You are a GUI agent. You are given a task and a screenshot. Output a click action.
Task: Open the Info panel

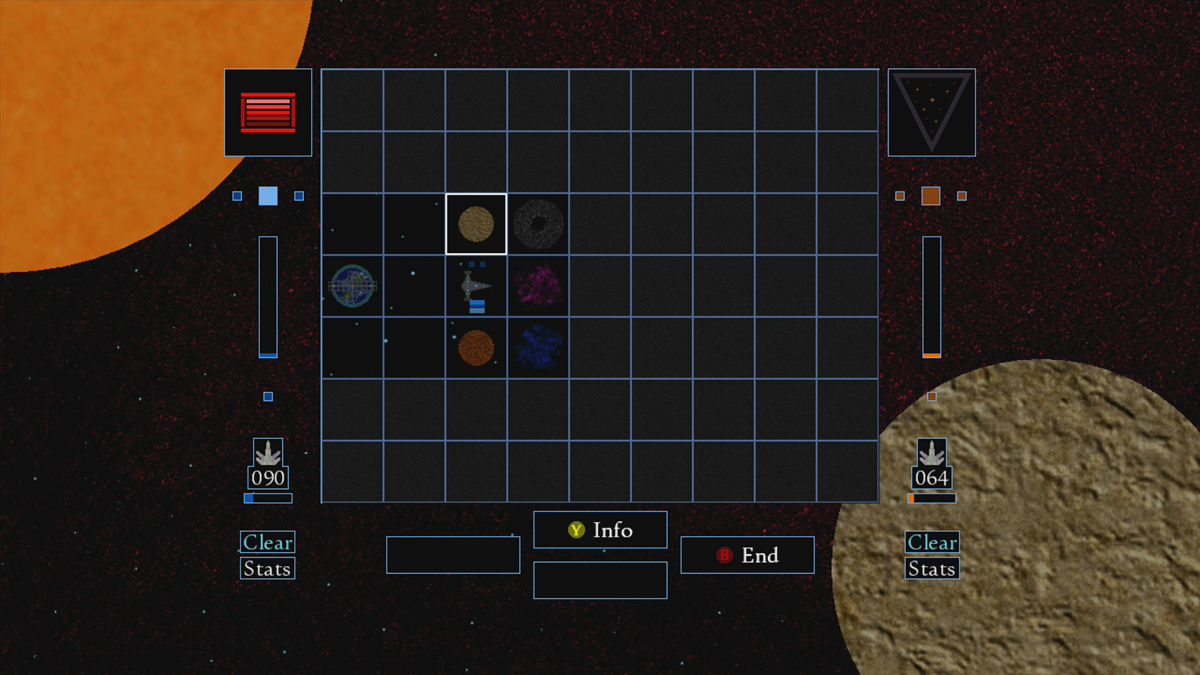pyautogui.click(x=600, y=530)
